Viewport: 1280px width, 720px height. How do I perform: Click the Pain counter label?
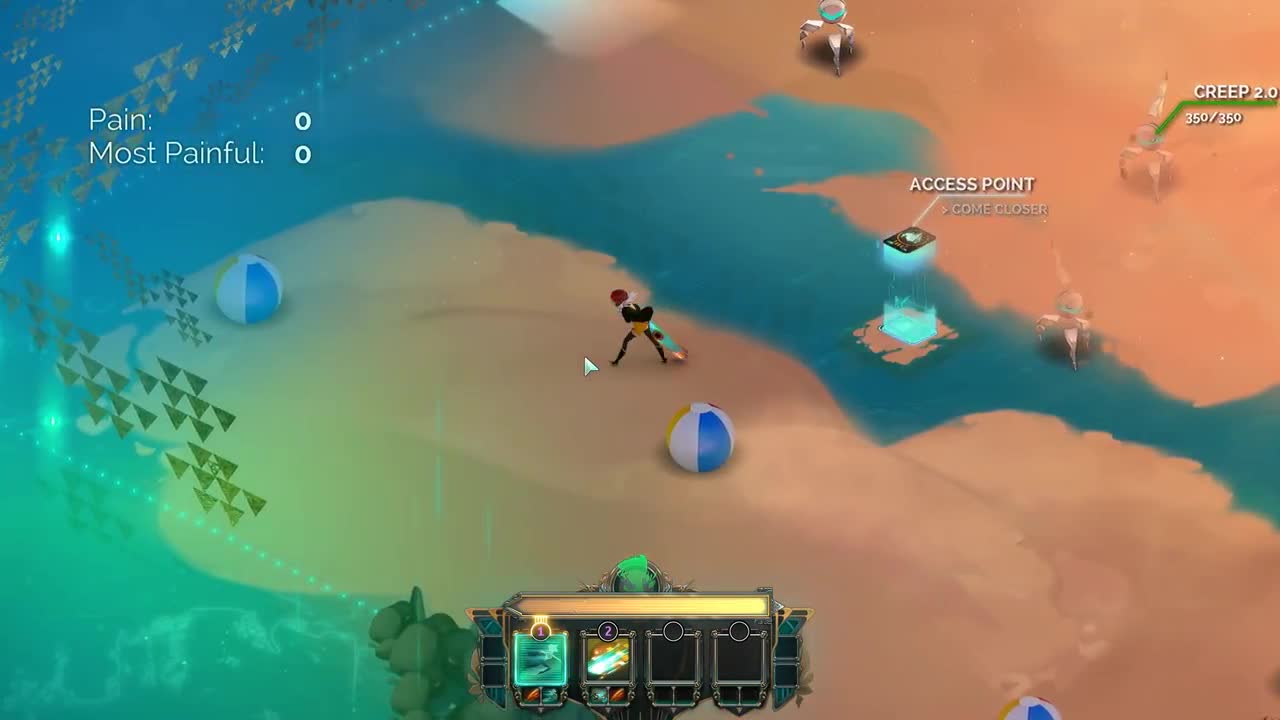click(120, 120)
